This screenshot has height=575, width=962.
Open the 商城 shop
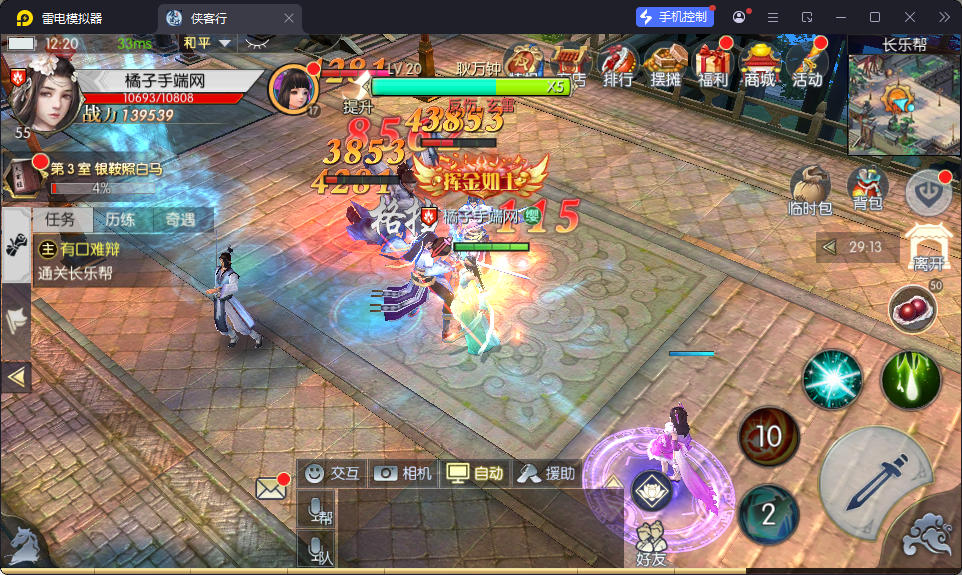(760, 65)
